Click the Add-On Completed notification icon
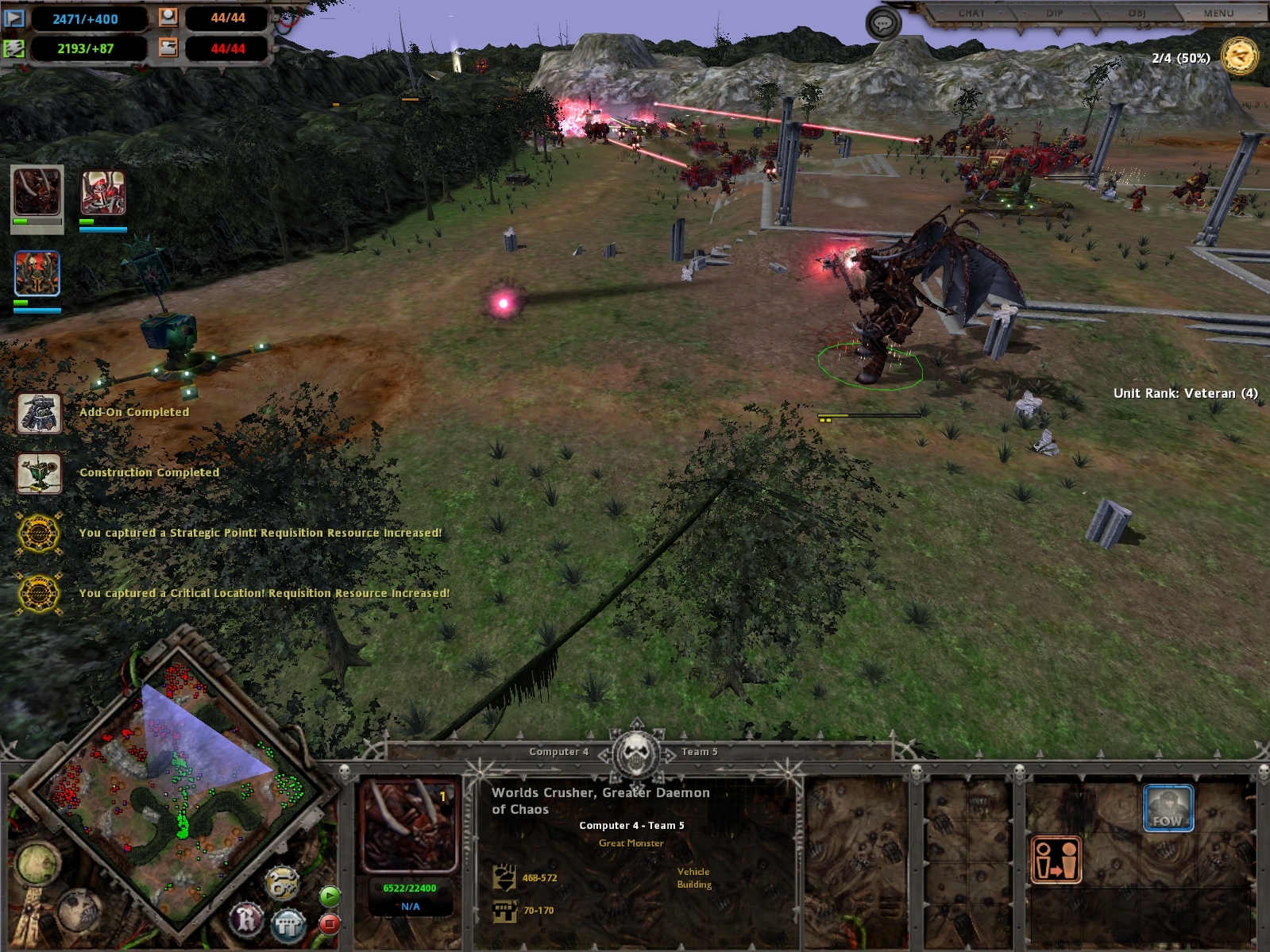Image resolution: width=1270 pixels, height=952 pixels. tap(40, 413)
